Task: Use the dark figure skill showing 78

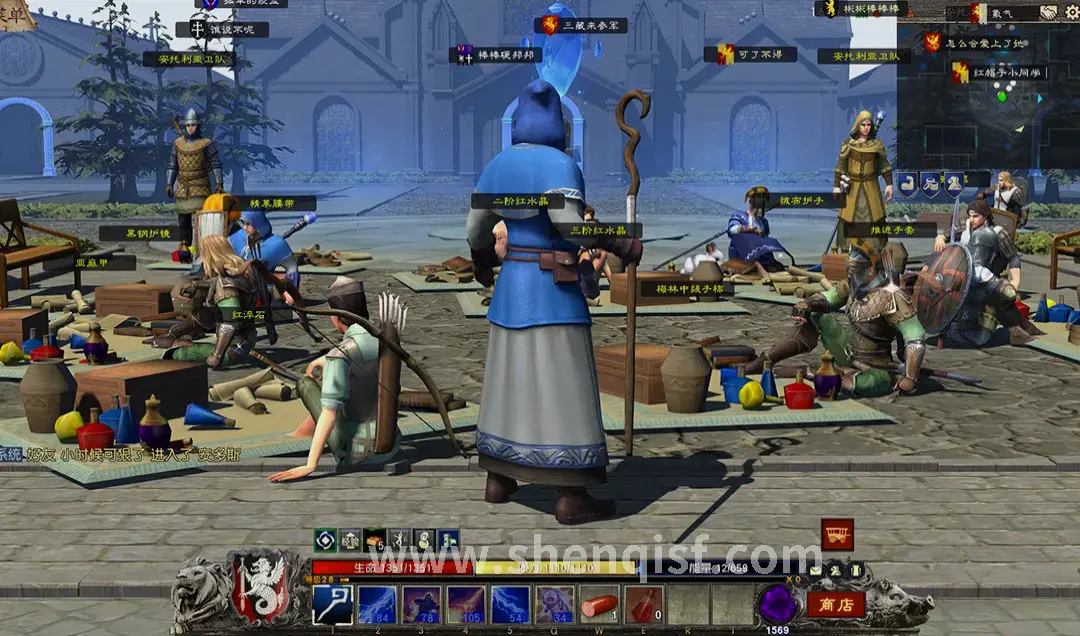Action: click(422, 604)
